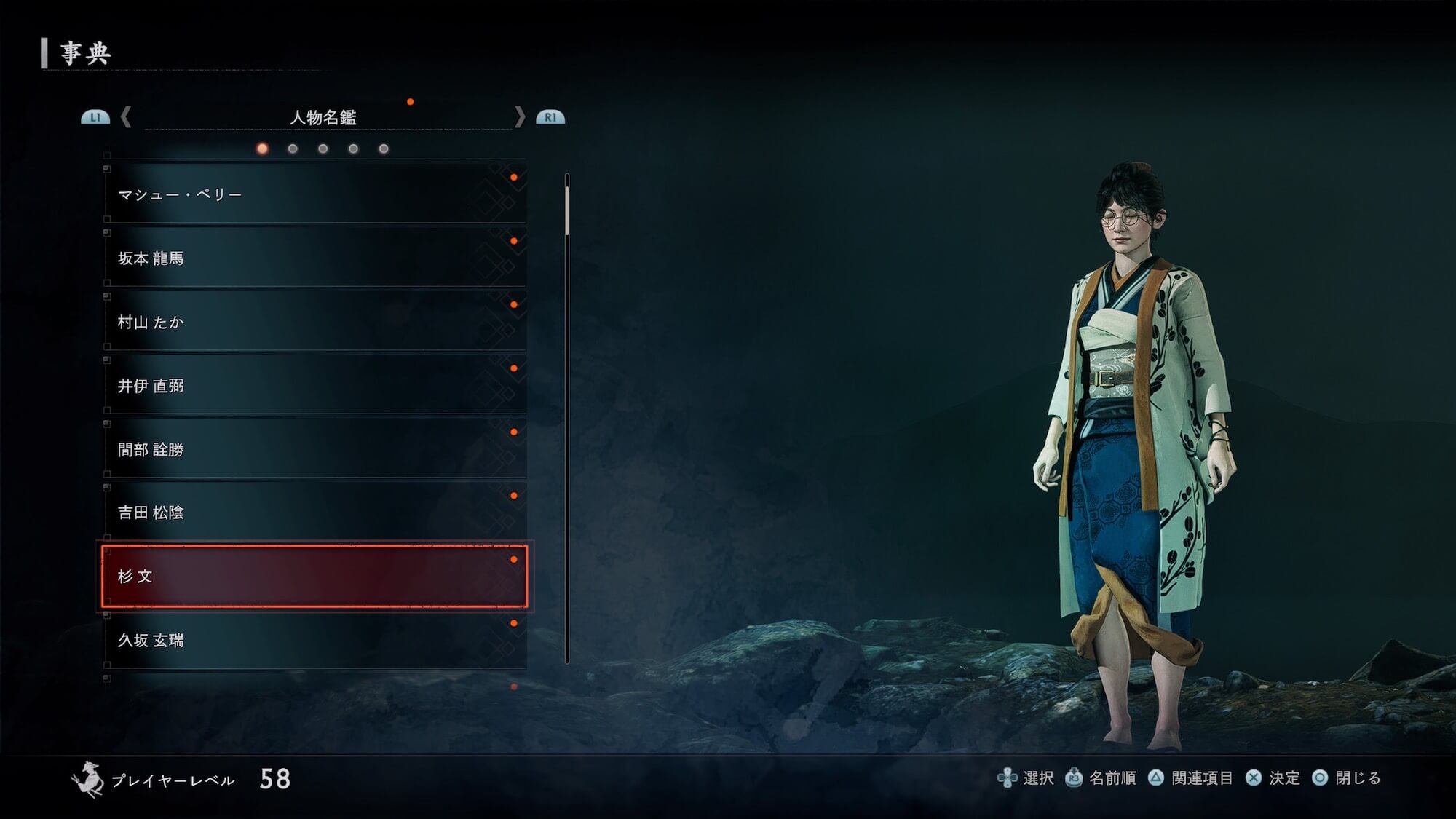Switch to the second category page dot

pos(293,149)
